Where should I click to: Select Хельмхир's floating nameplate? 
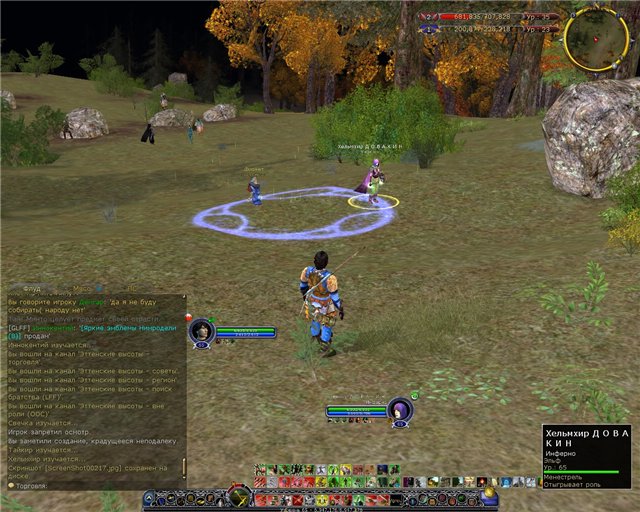[x=370, y=147]
